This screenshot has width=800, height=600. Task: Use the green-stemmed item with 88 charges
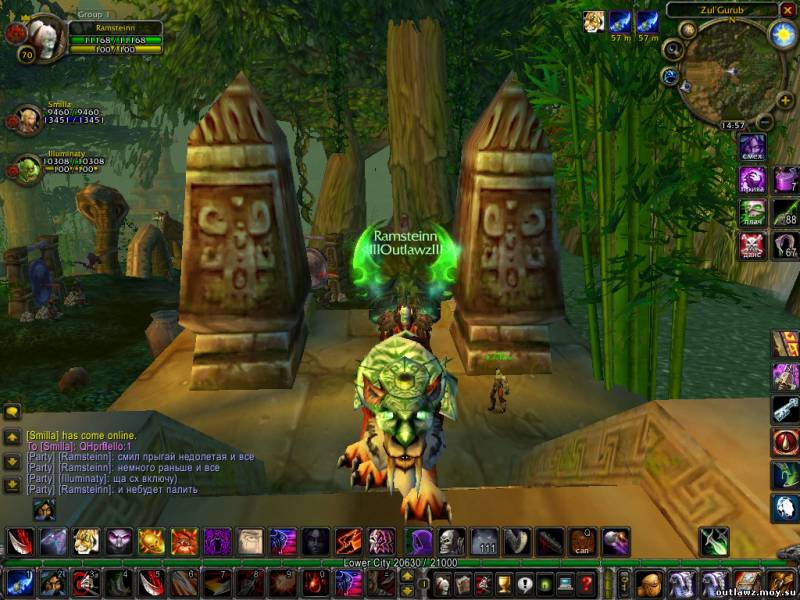click(x=786, y=212)
